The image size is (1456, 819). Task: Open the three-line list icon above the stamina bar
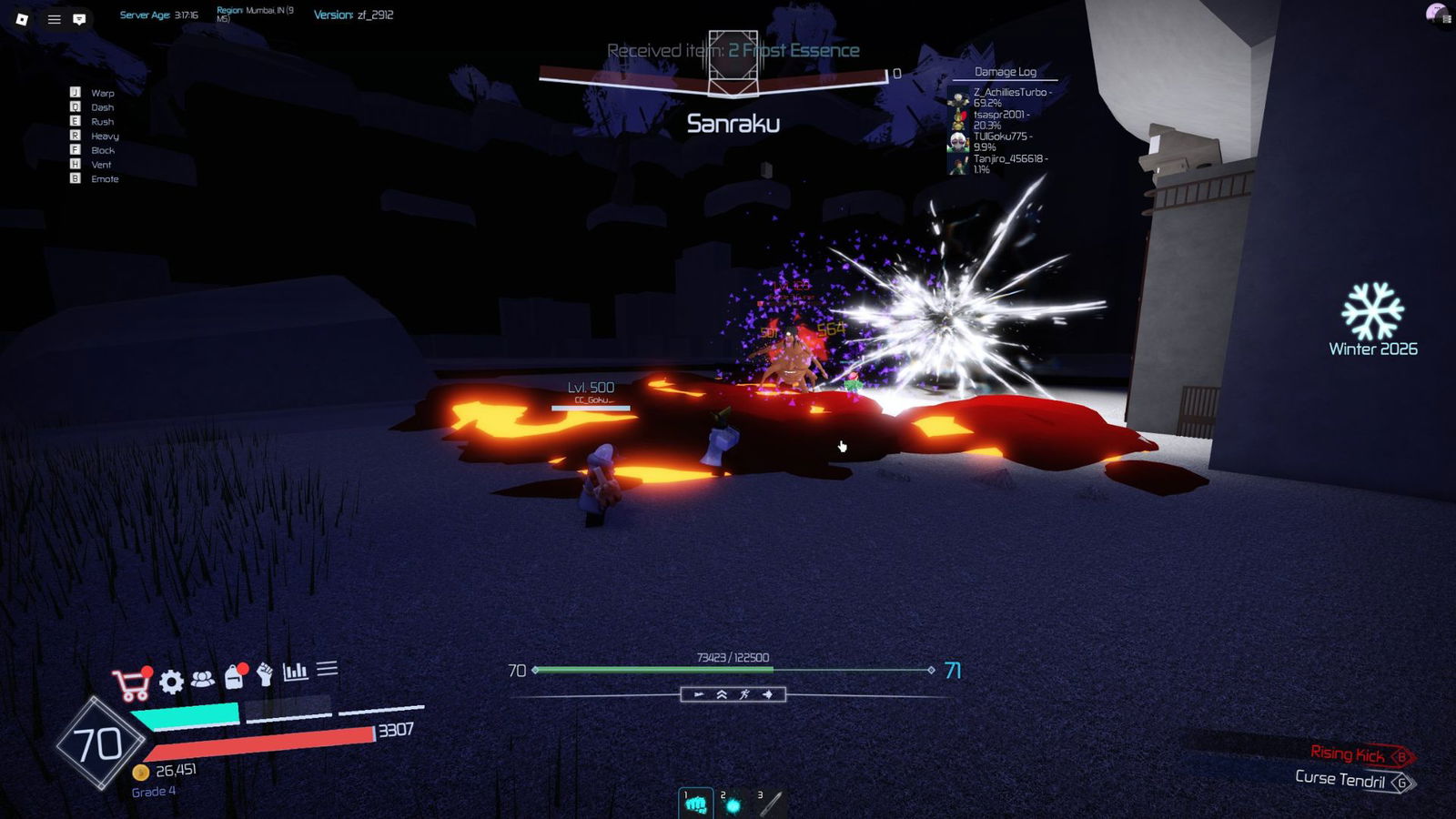coord(327,669)
